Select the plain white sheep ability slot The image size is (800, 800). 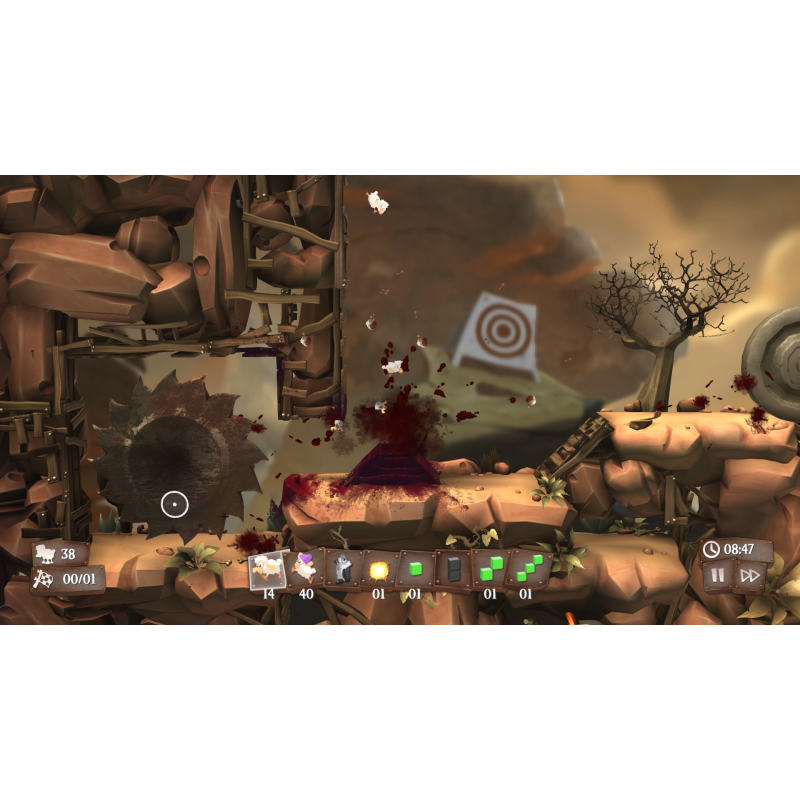pos(267,570)
